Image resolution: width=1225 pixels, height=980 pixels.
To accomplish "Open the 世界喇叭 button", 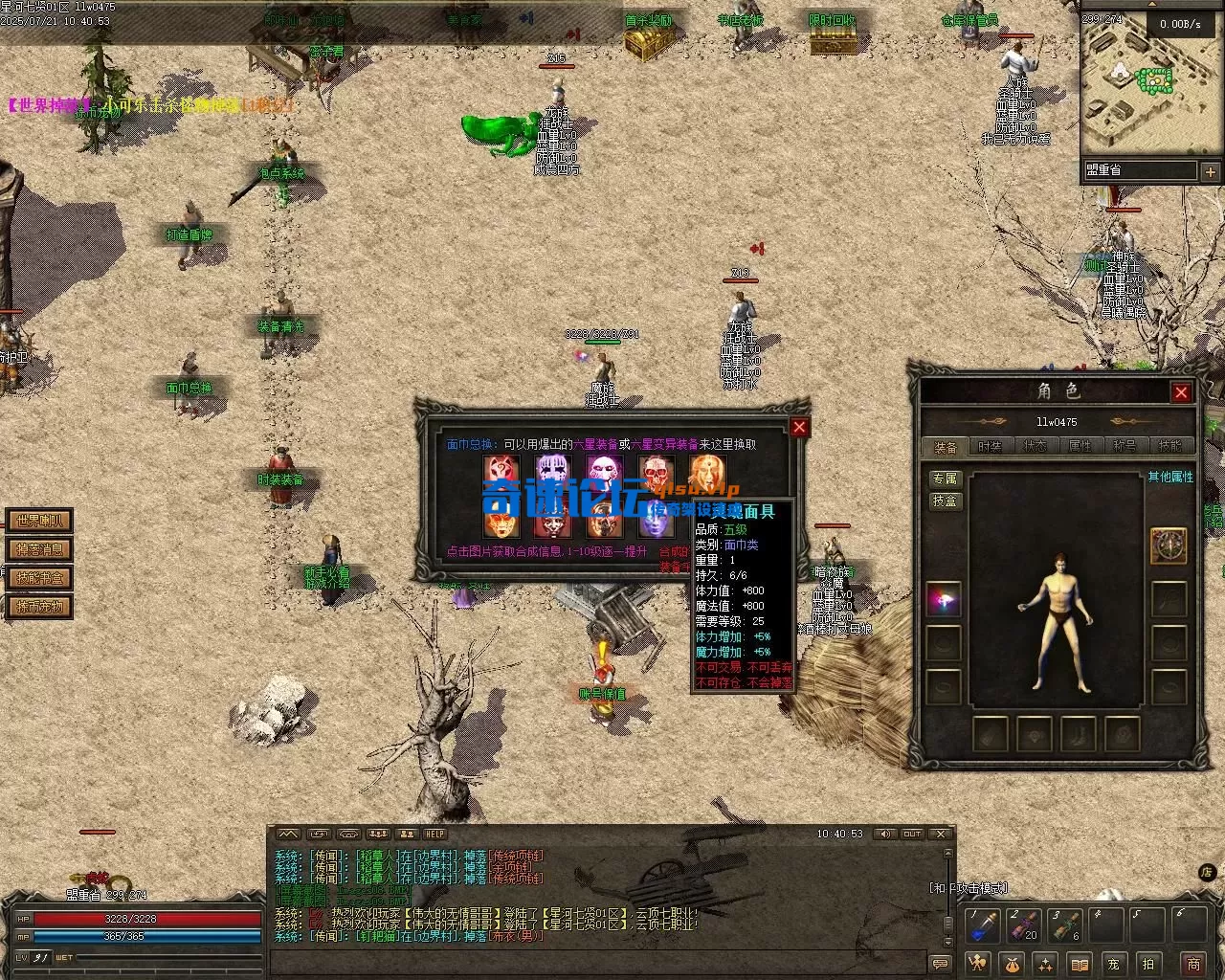I will pyautogui.click(x=39, y=521).
